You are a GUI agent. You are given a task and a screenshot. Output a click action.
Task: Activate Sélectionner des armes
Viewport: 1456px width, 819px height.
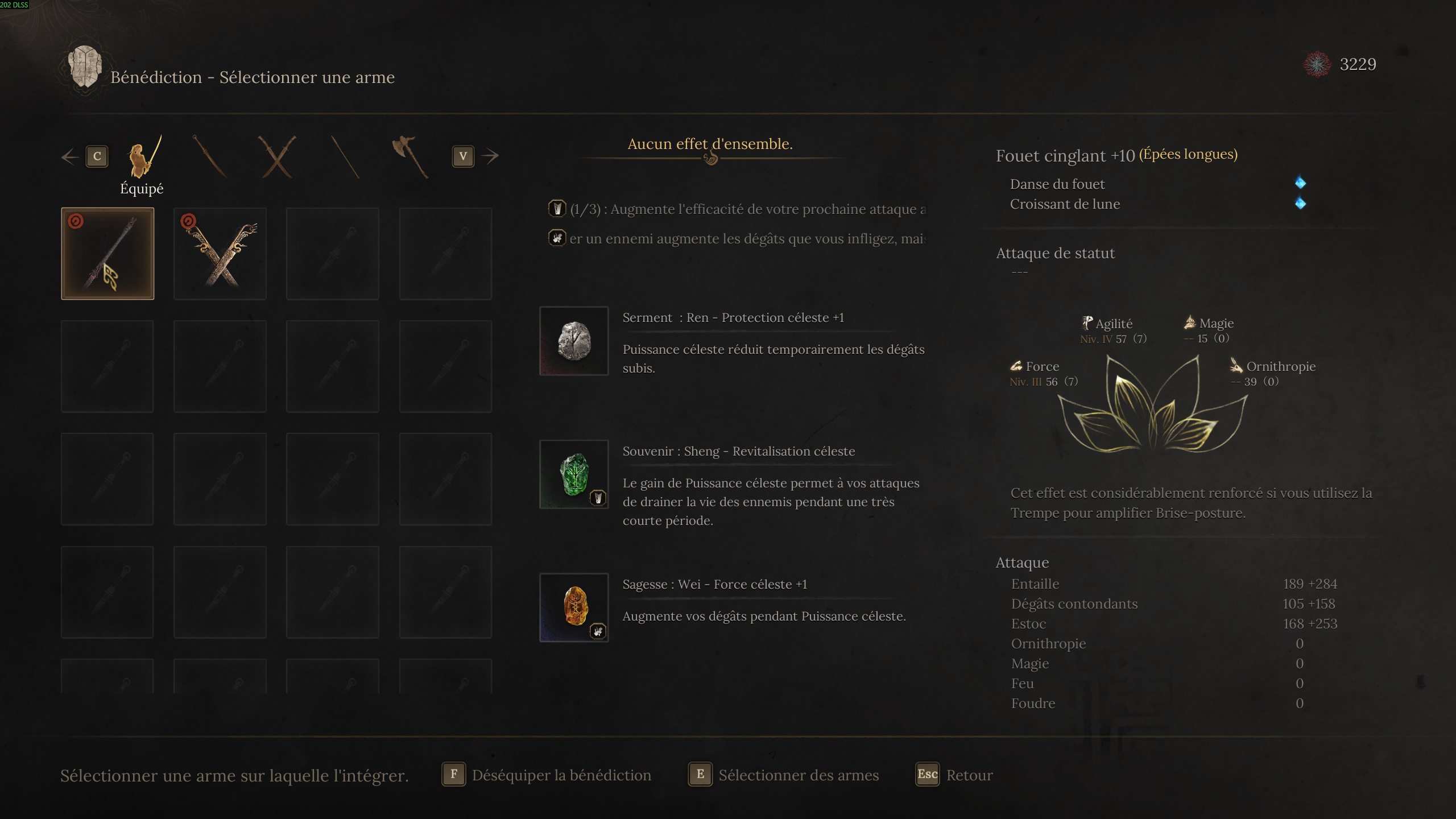[x=783, y=775]
